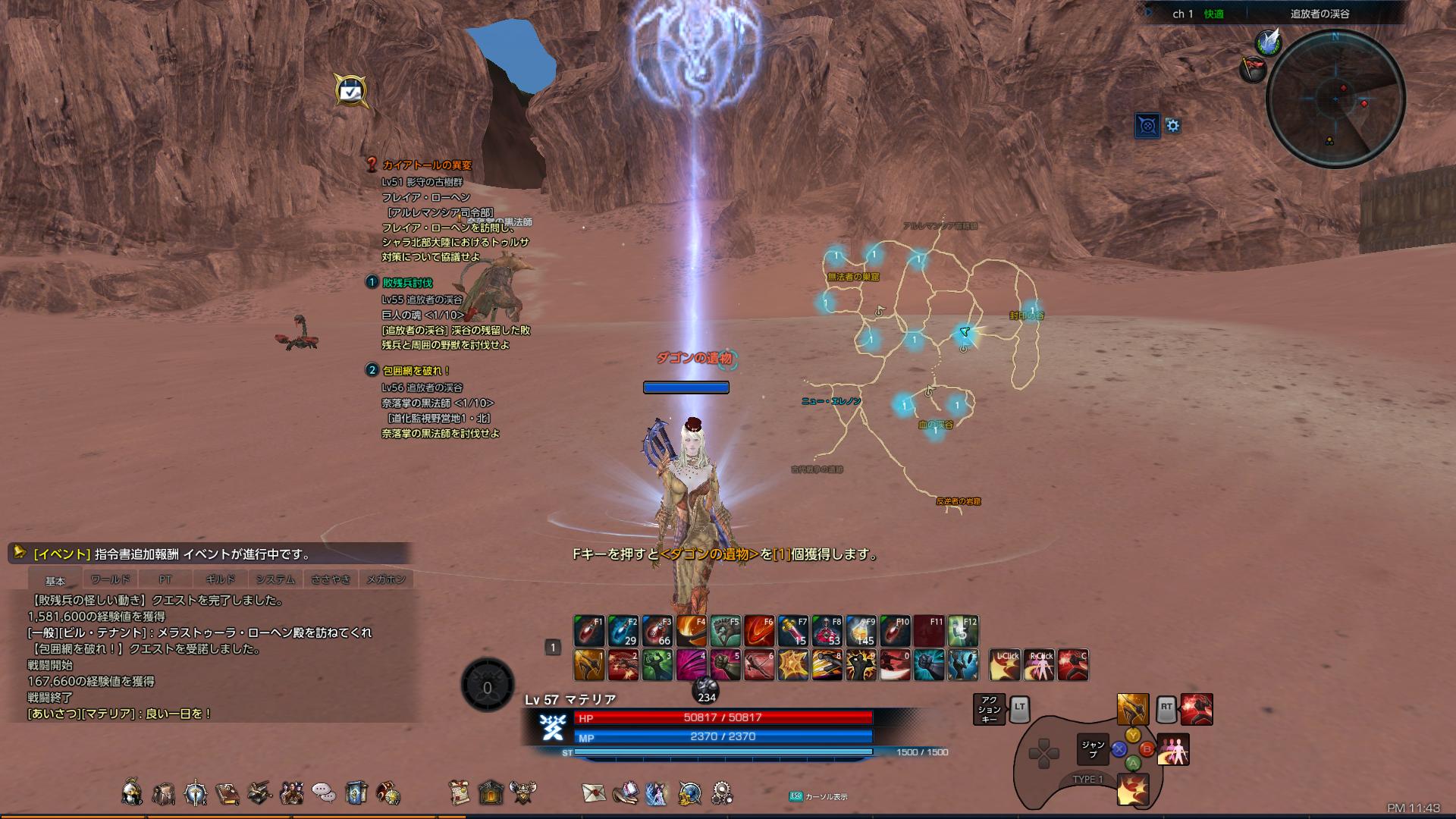The height and width of the screenshot is (819, 1456).
Task: Use the F2 blue potion slot
Action: pos(623,631)
